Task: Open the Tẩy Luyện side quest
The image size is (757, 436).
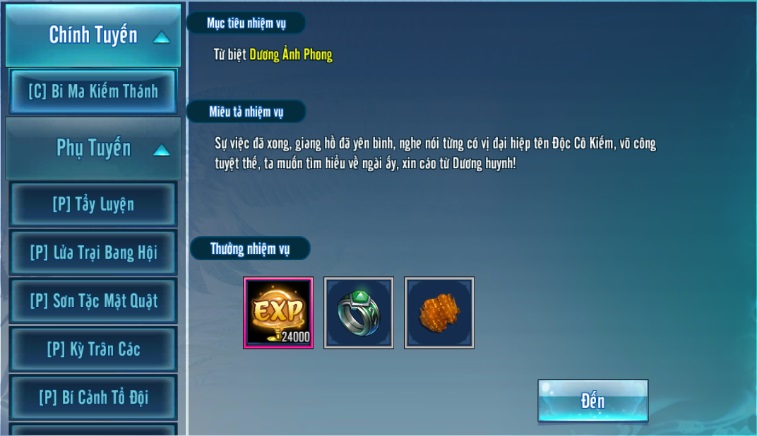Action: tap(93, 205)
